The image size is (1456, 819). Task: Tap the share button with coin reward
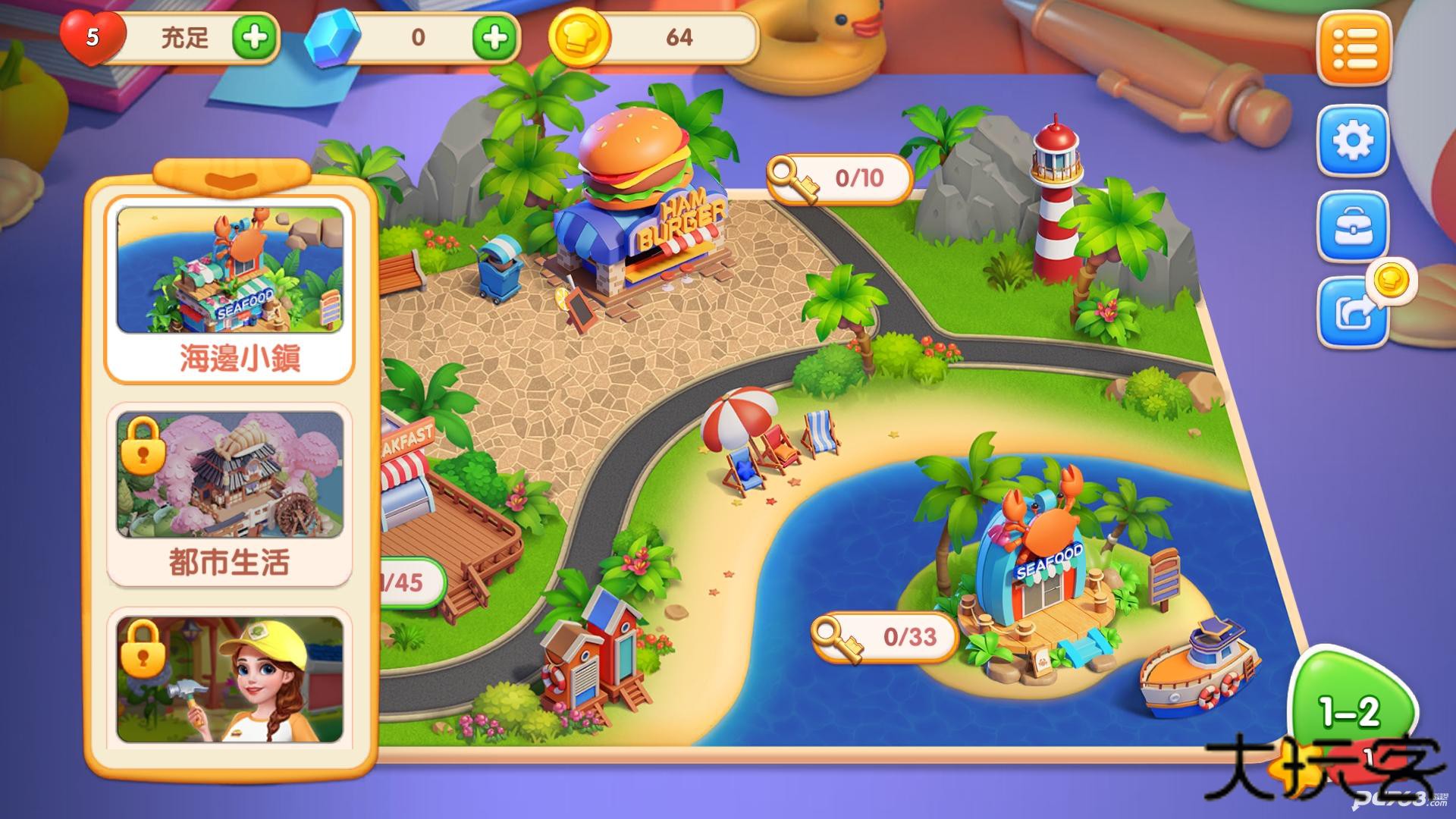click(1355, 312)
